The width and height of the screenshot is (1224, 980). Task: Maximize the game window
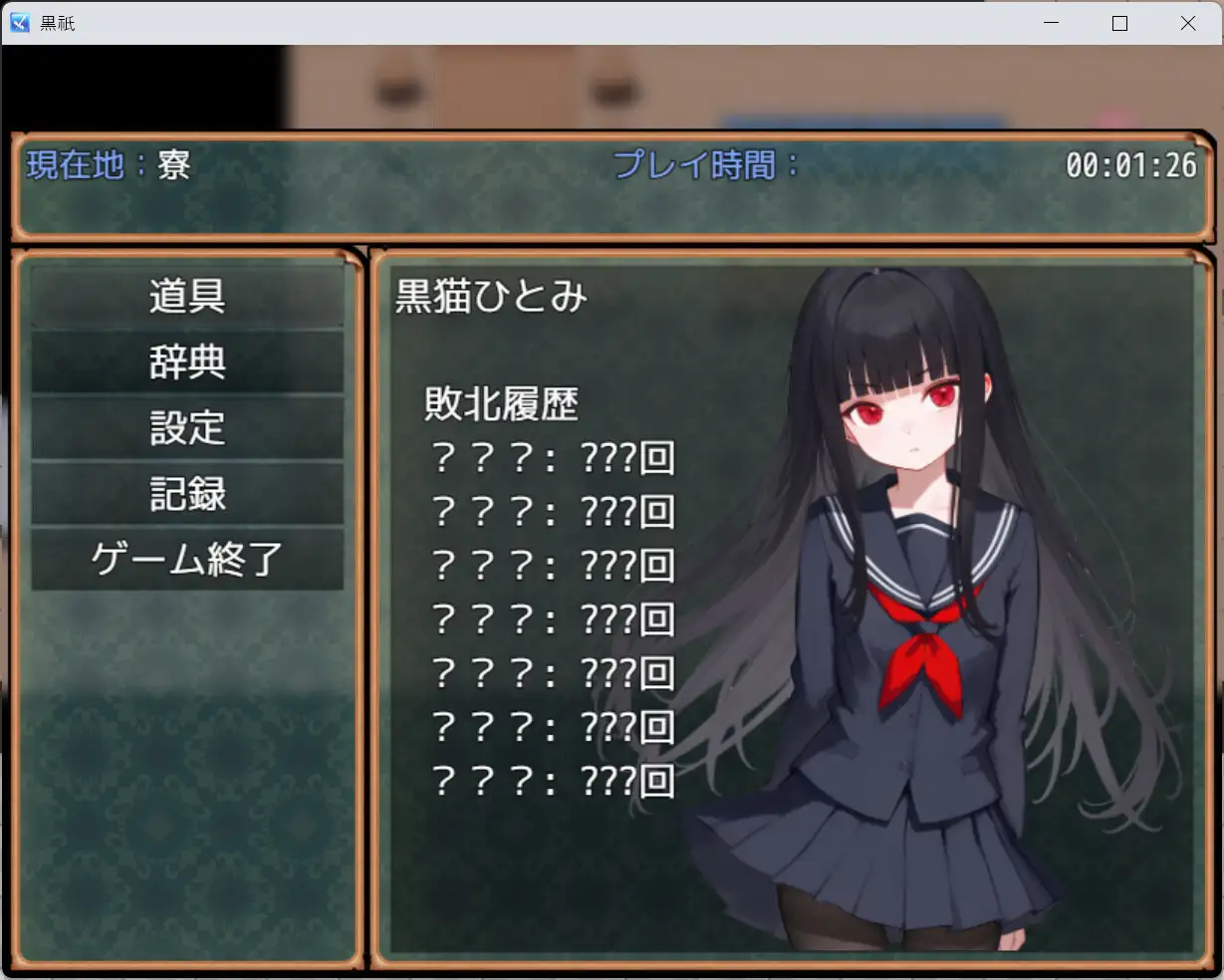point(1119,23)
